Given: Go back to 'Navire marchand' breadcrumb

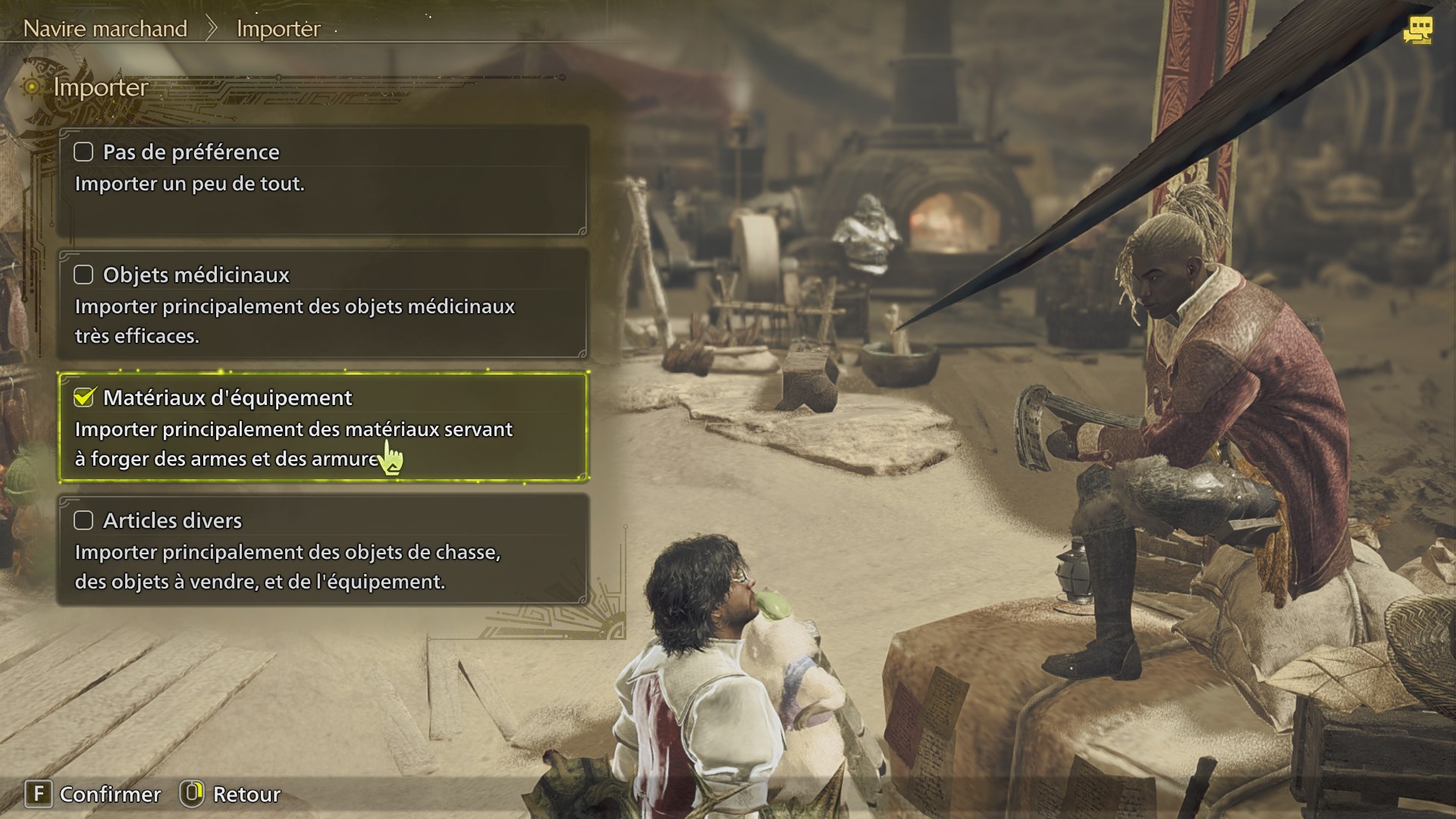Looking at the screenshot, I should [105, 29].
